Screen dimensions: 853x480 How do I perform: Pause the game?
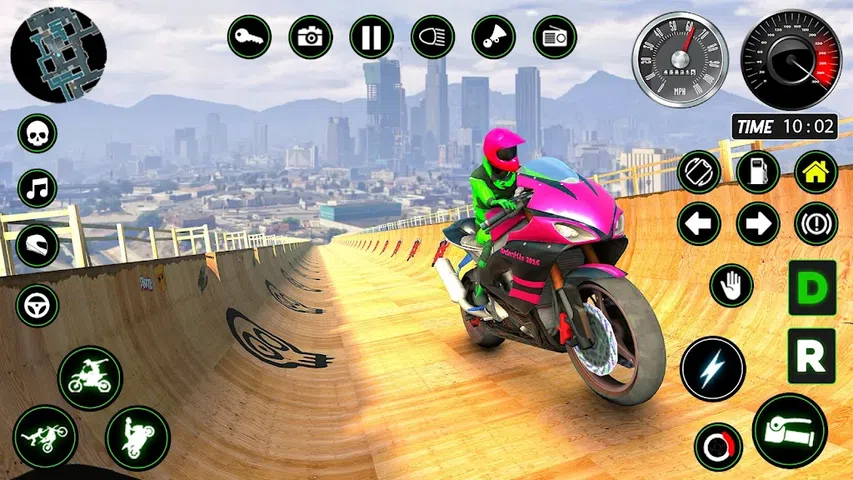pos(371,38)
